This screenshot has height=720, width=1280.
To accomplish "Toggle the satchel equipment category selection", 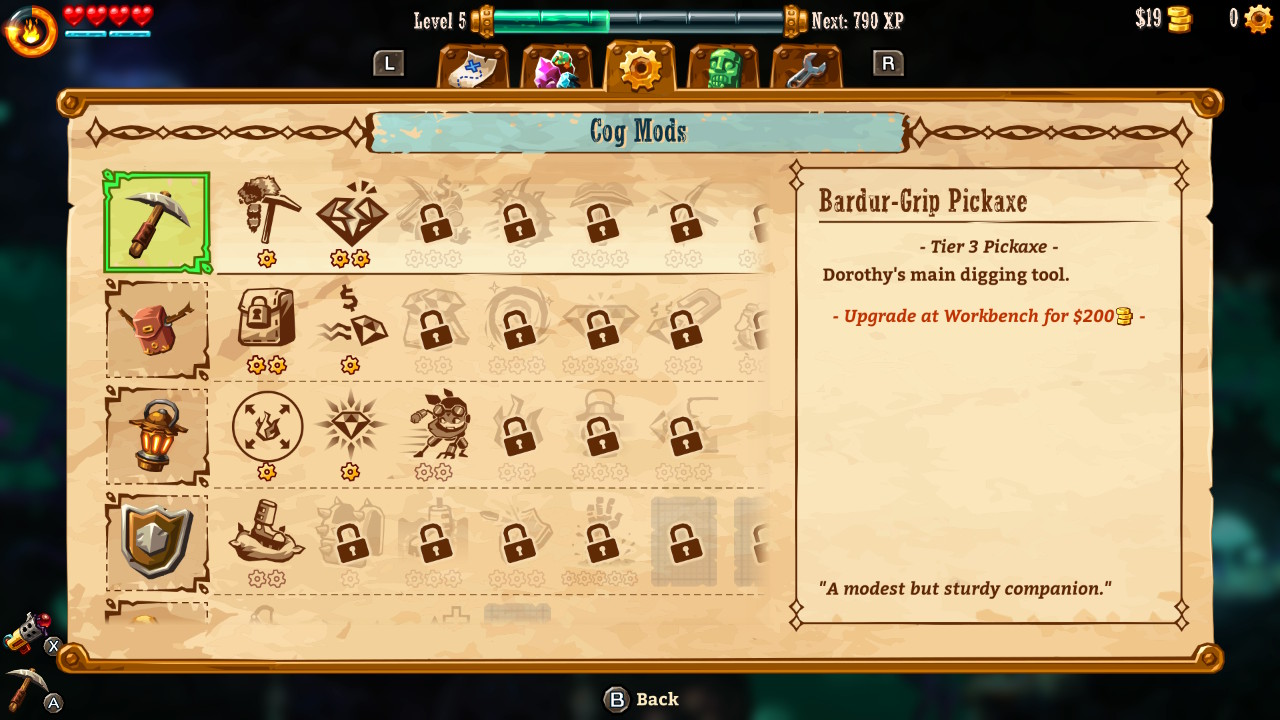I will (x=156, y=325).
